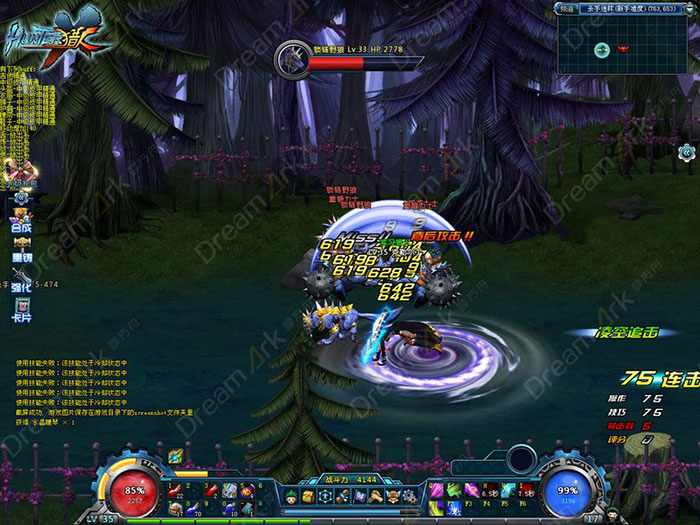Screen dimensions: 700x525
Task: Open the 强化 enhancement menu
Action: [21, 278]
